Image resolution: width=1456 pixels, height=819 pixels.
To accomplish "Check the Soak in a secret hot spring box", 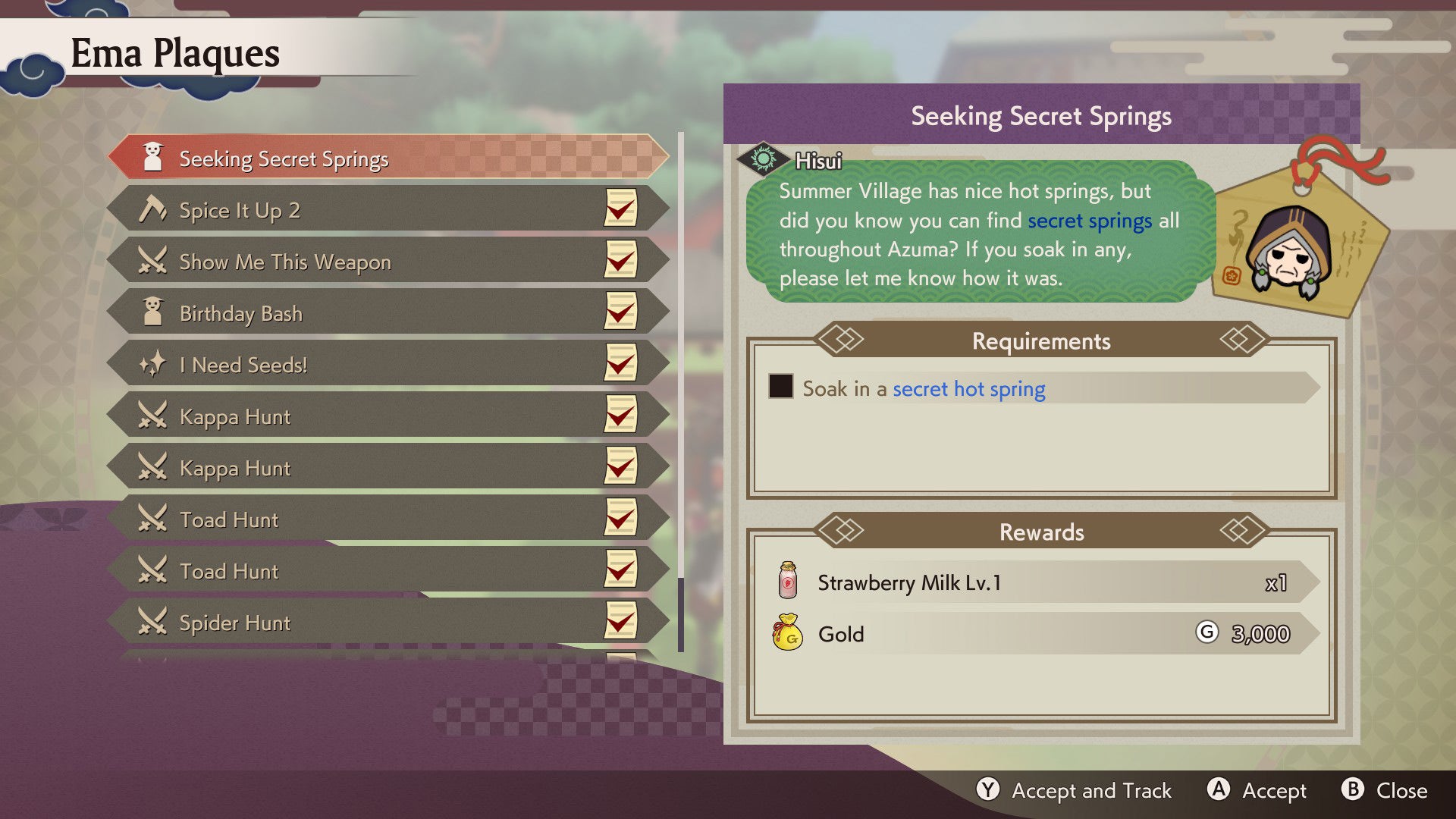I will pos(782,388).
